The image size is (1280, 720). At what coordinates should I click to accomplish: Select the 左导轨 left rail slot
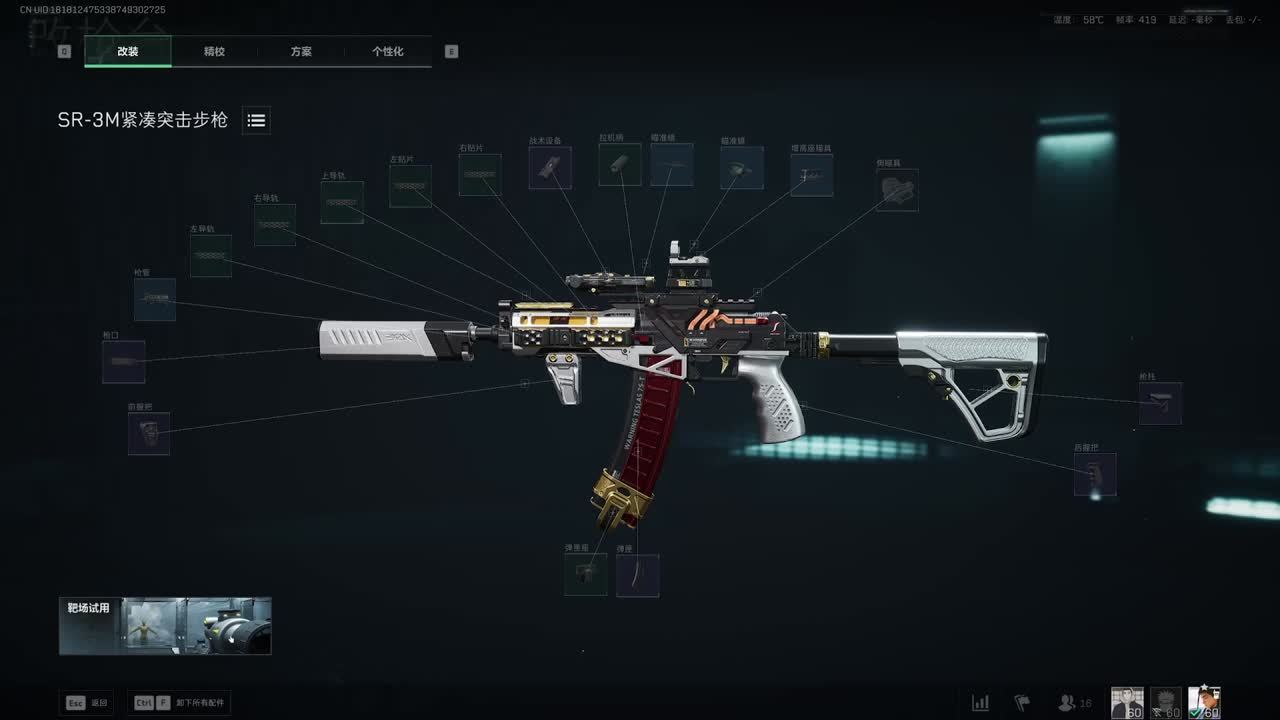[211, 256]
